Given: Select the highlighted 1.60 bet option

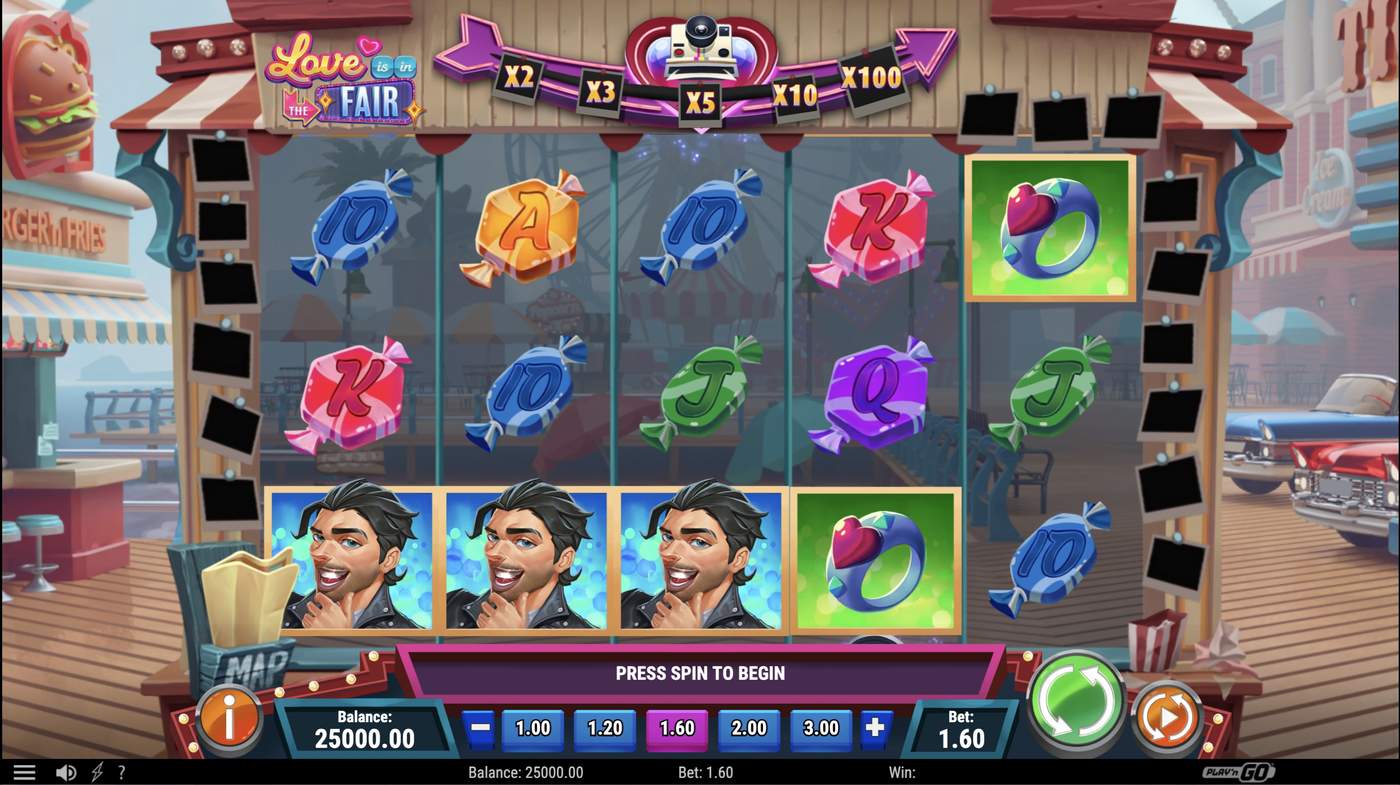Looking at the screenshot, I should pos(676,729).
